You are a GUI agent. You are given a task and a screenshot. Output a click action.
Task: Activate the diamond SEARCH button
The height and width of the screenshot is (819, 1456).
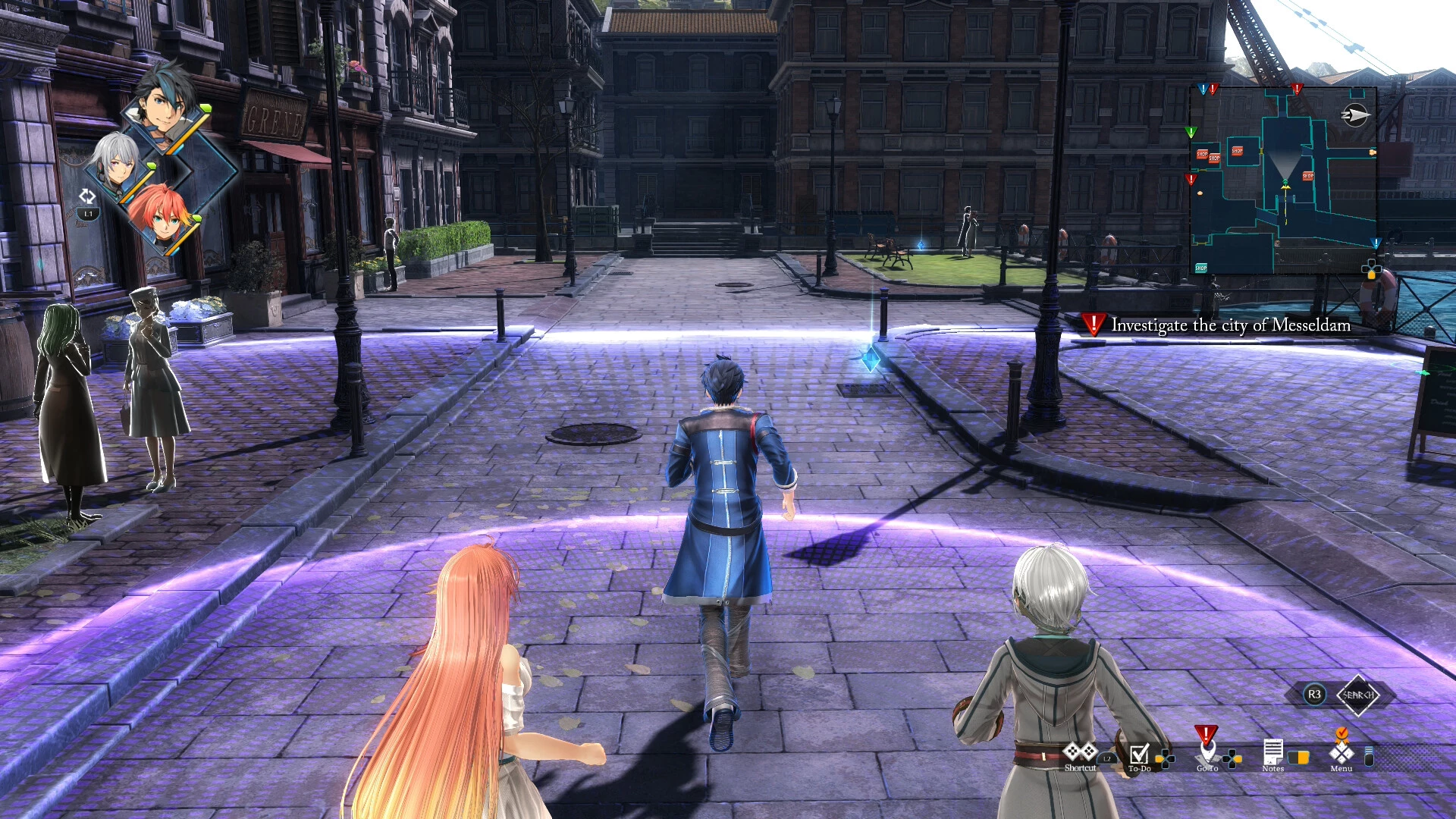1357,695
